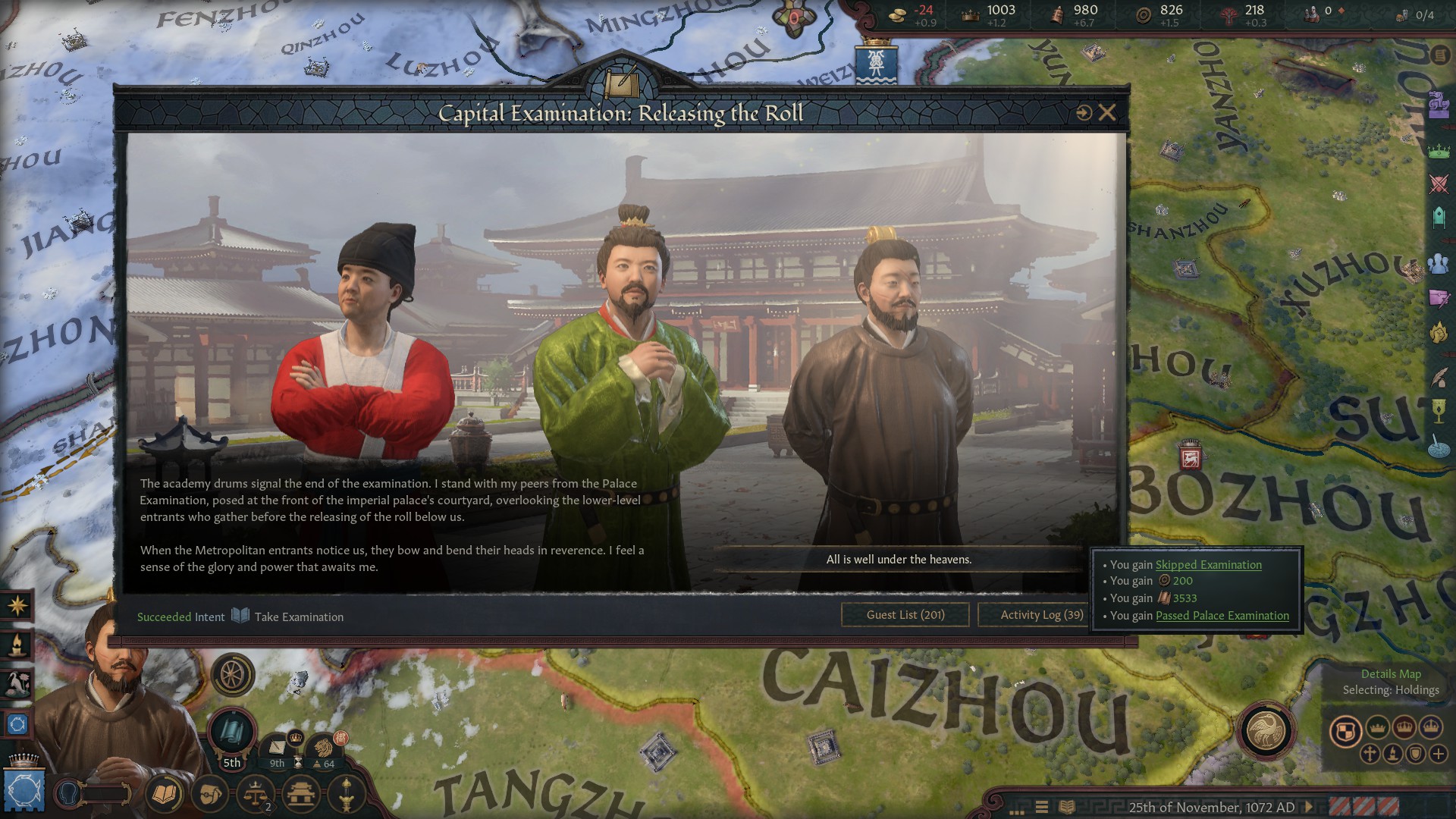This screenshot has height=819, width=1456.
Task: Open the Guest List (201)
Action: (x=905, y=615)
